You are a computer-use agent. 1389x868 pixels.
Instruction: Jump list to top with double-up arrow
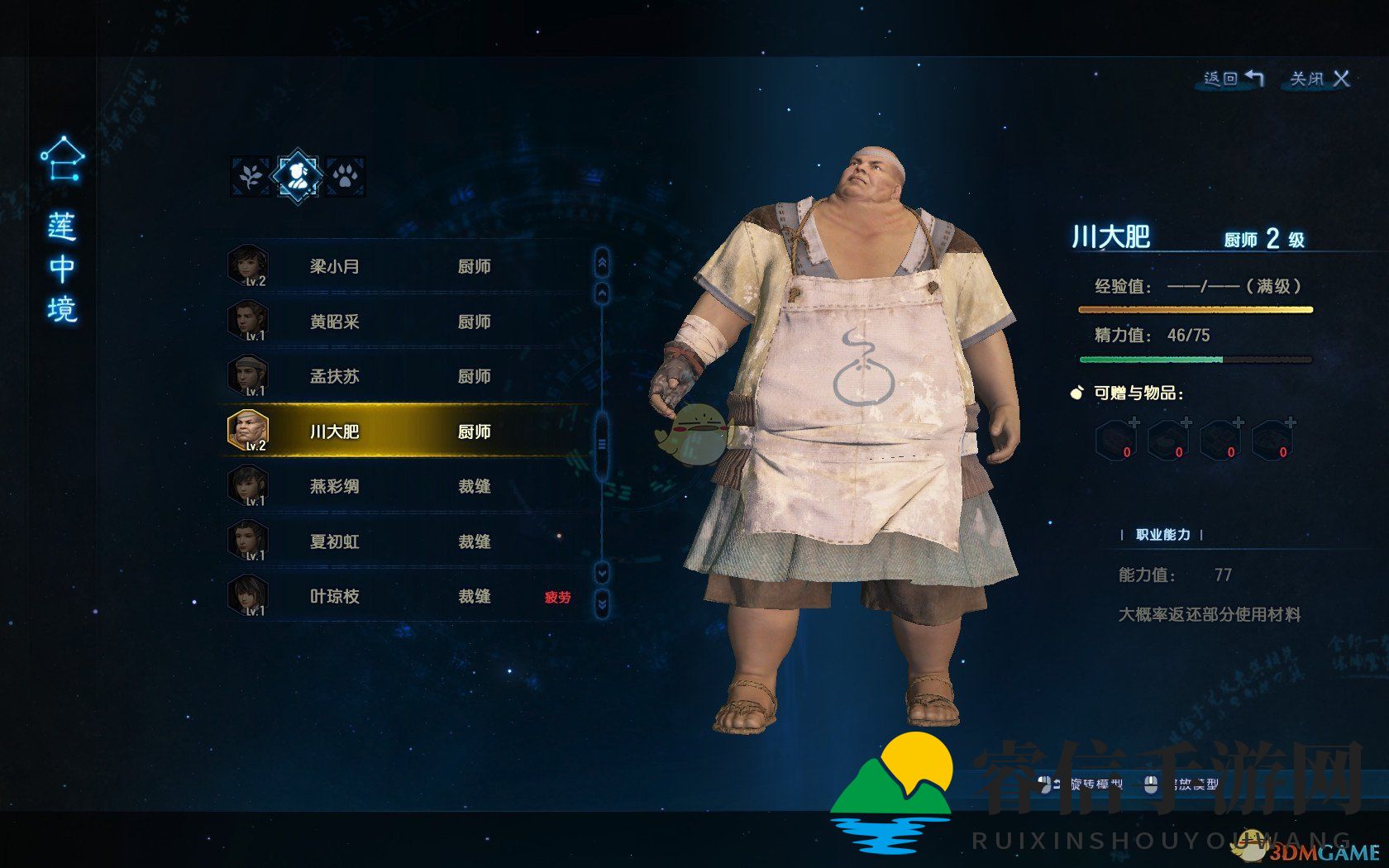(602, 262)
